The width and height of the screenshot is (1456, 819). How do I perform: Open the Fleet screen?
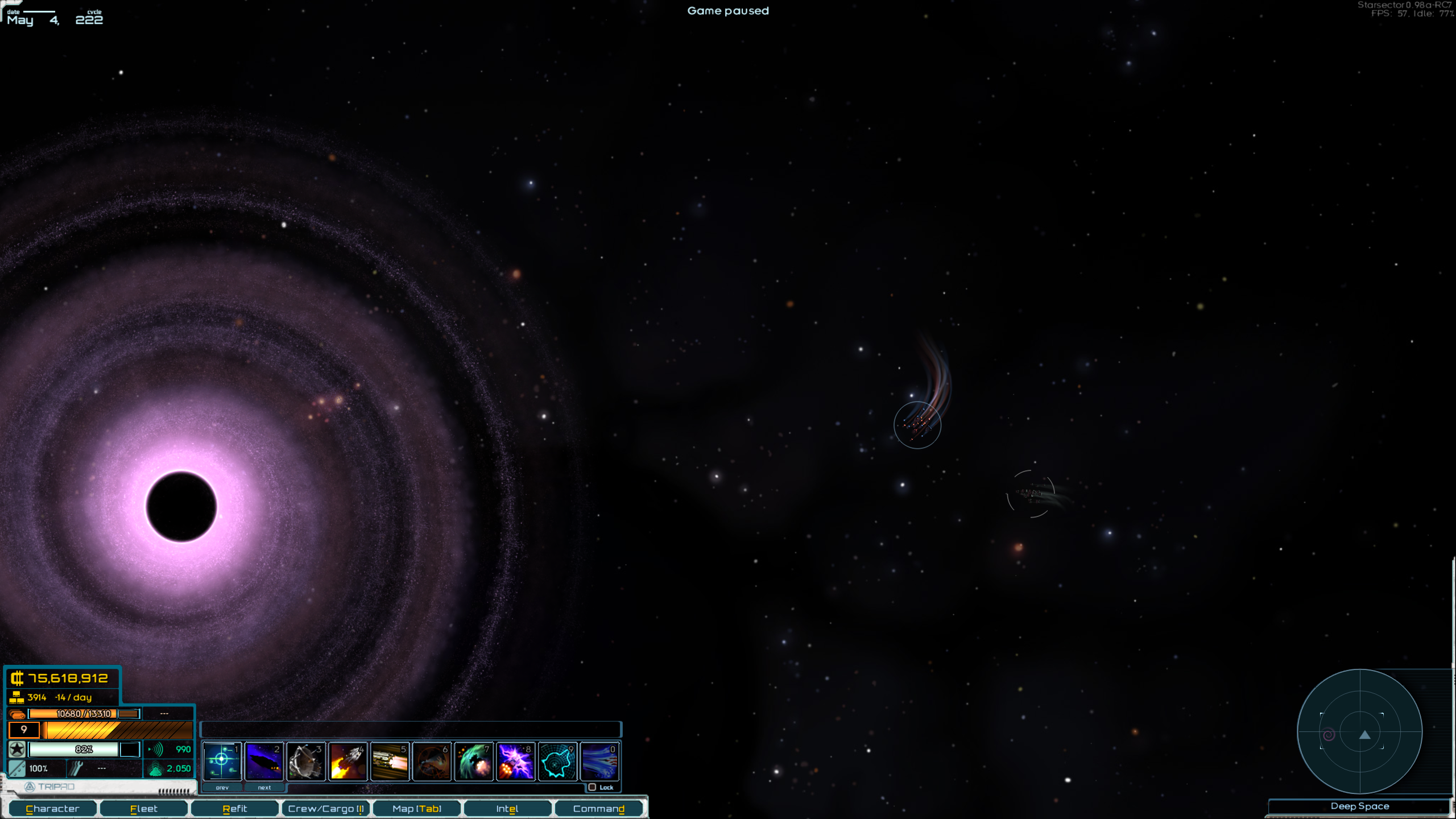[144, 808]
